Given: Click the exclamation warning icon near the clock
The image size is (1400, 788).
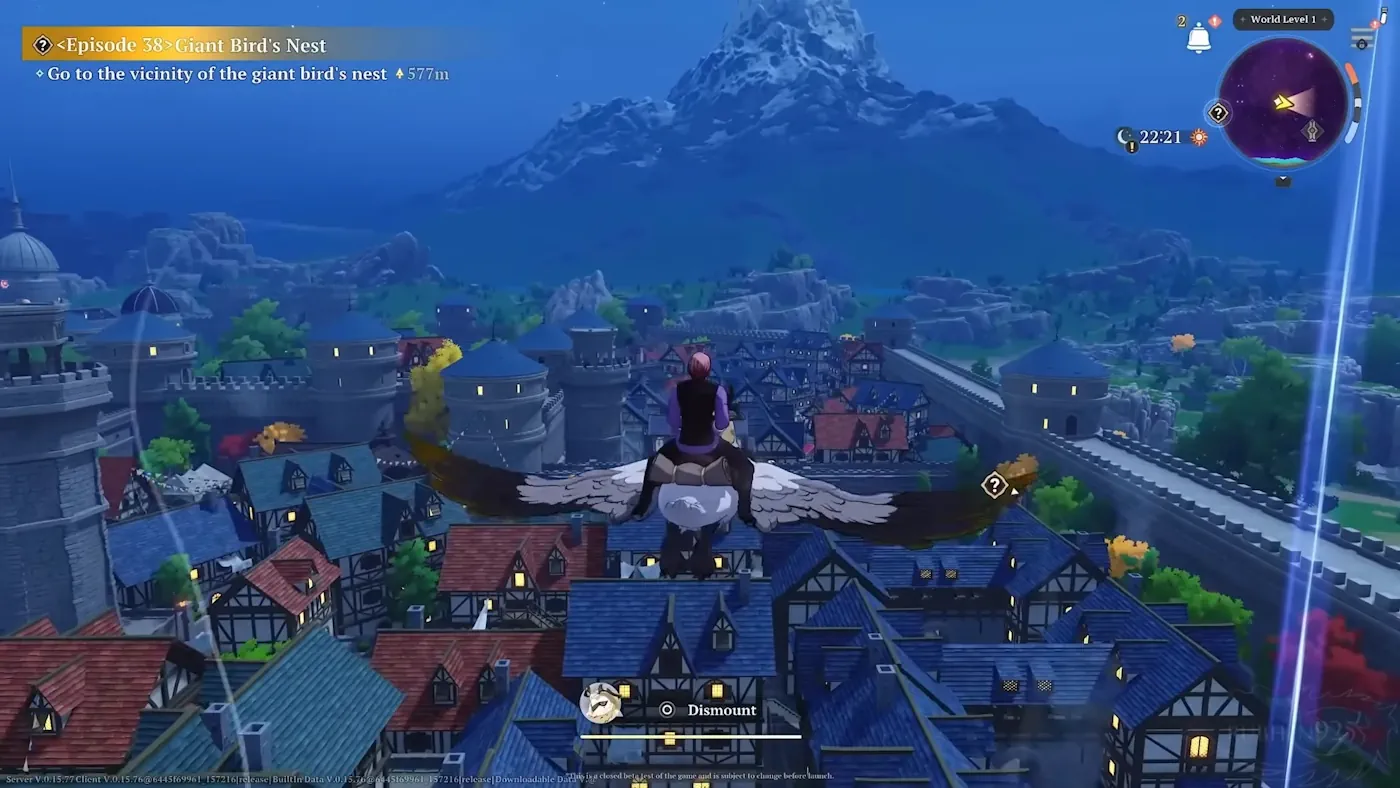Looking at the screenshot, I should (x=1131, y=146).
